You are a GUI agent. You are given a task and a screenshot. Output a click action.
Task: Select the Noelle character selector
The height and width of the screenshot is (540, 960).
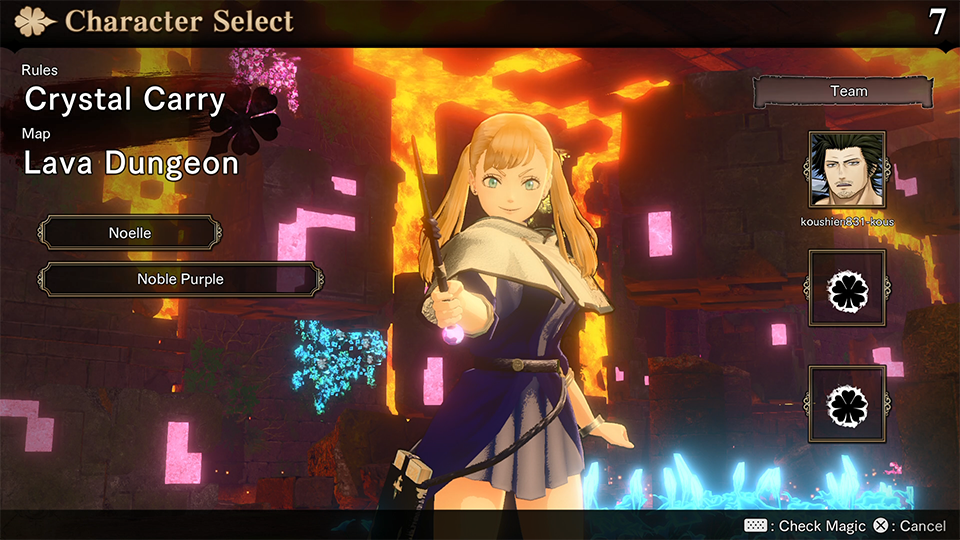click(130, 233)
